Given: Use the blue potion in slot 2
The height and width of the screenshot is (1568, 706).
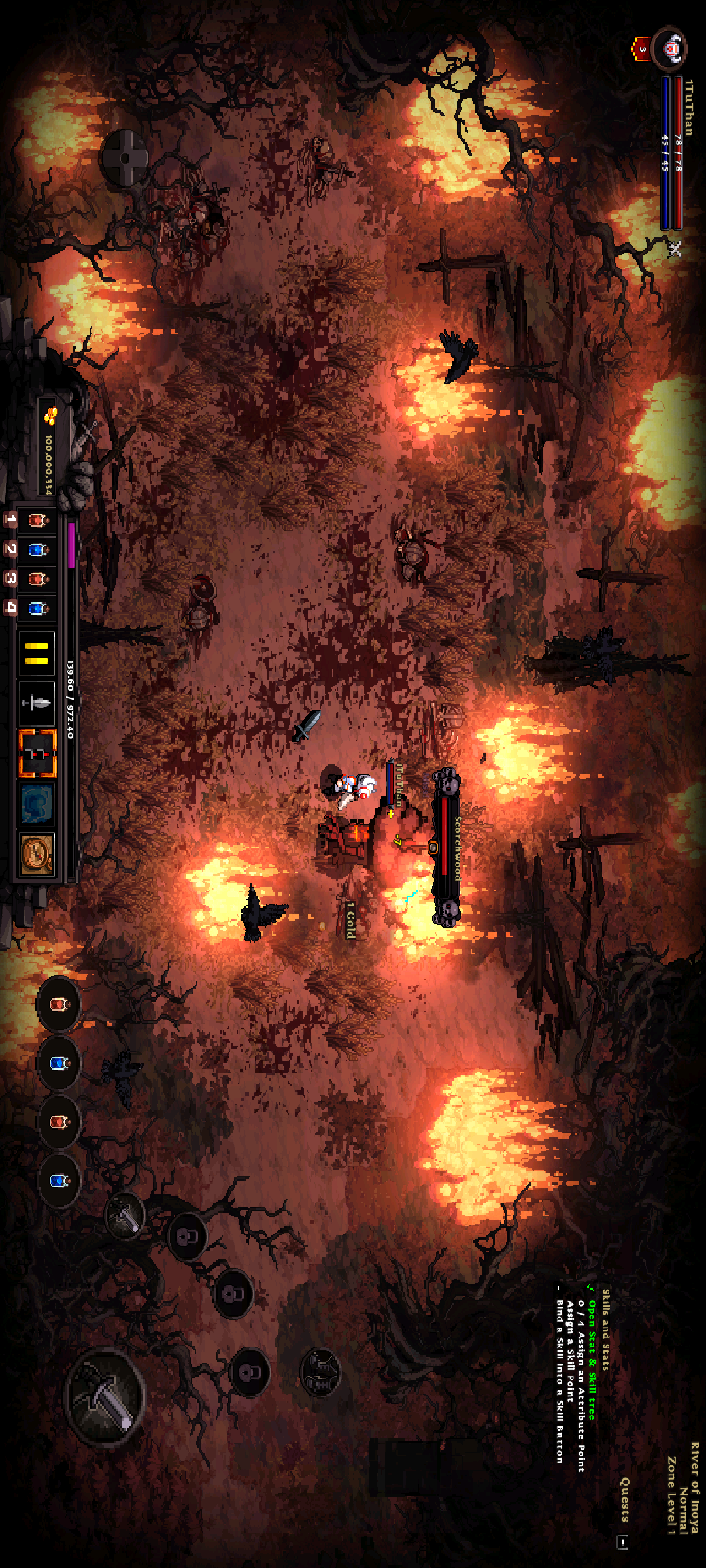Looking at the screenshot, I should 37,550.
